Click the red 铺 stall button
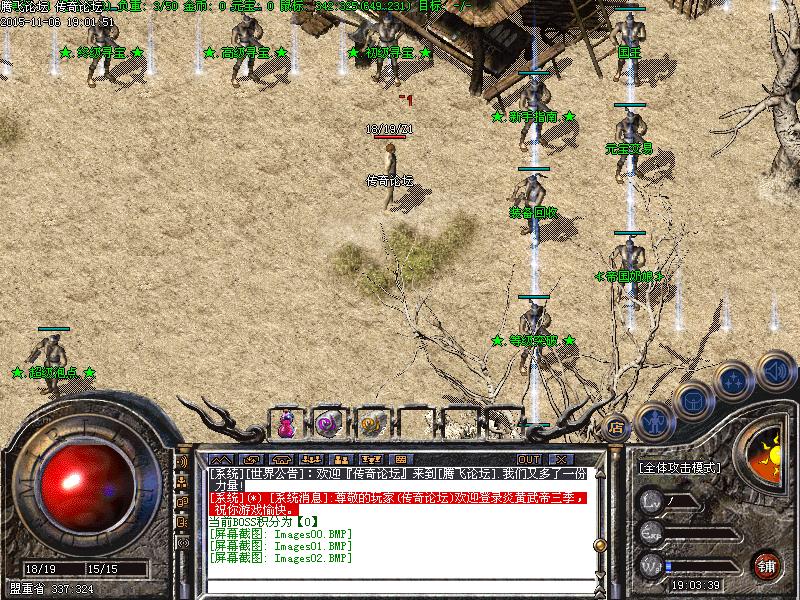The height and width of the screenshot is (600, 800). (x=767, y=564)
